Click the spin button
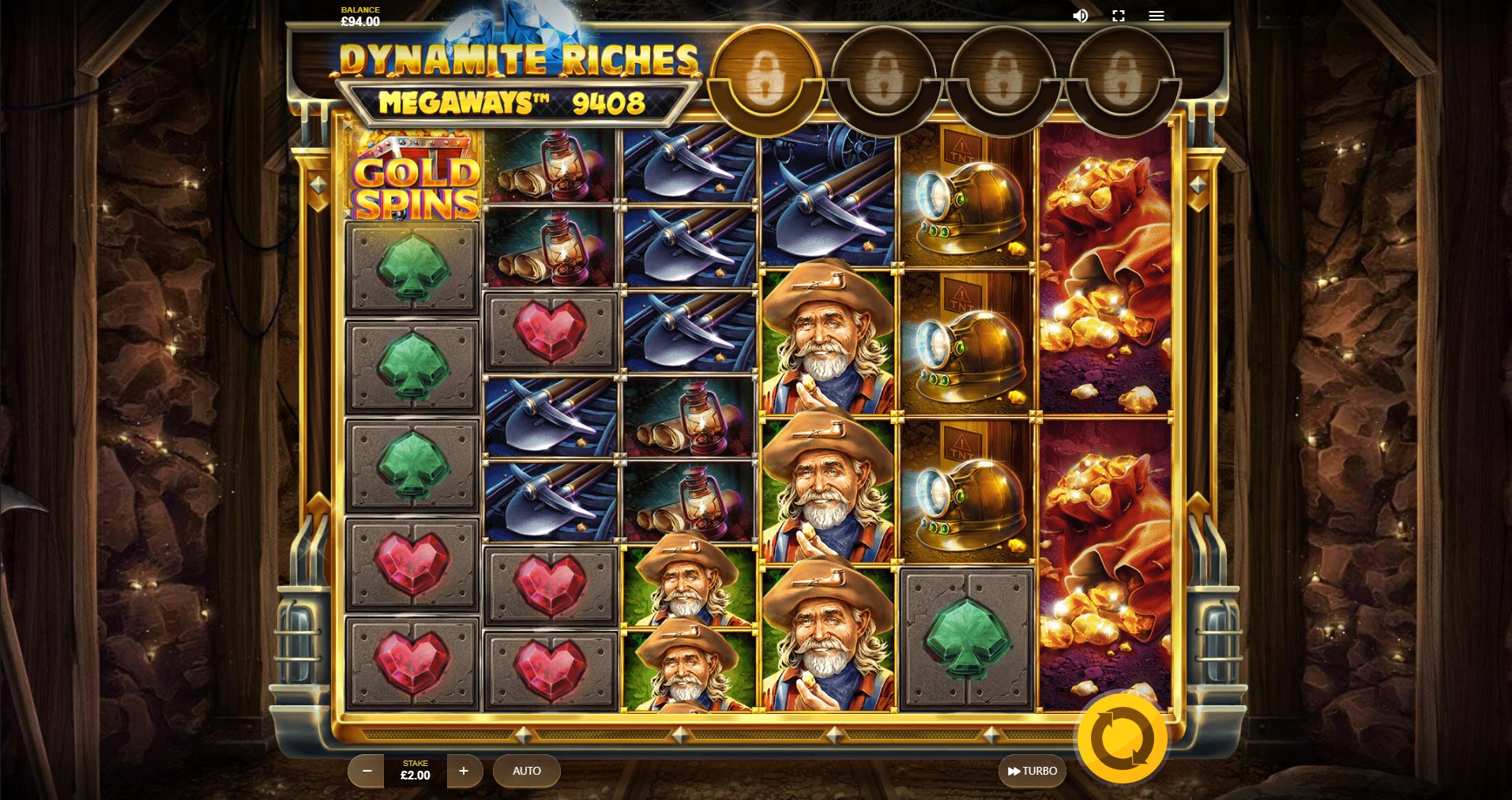This screenshot has height=800, width=1512. tap(1122, 738)
